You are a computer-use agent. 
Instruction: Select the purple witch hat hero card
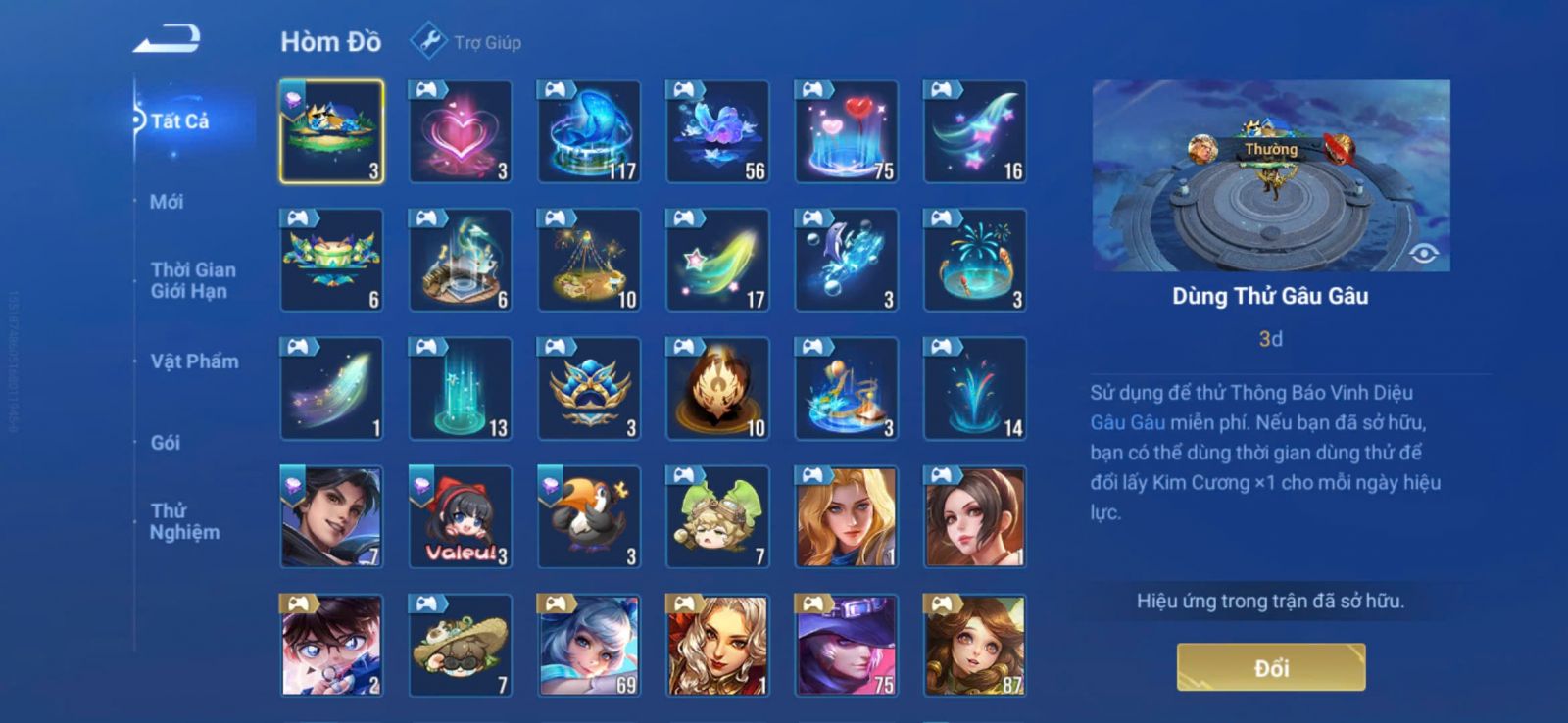coord(846,646)
